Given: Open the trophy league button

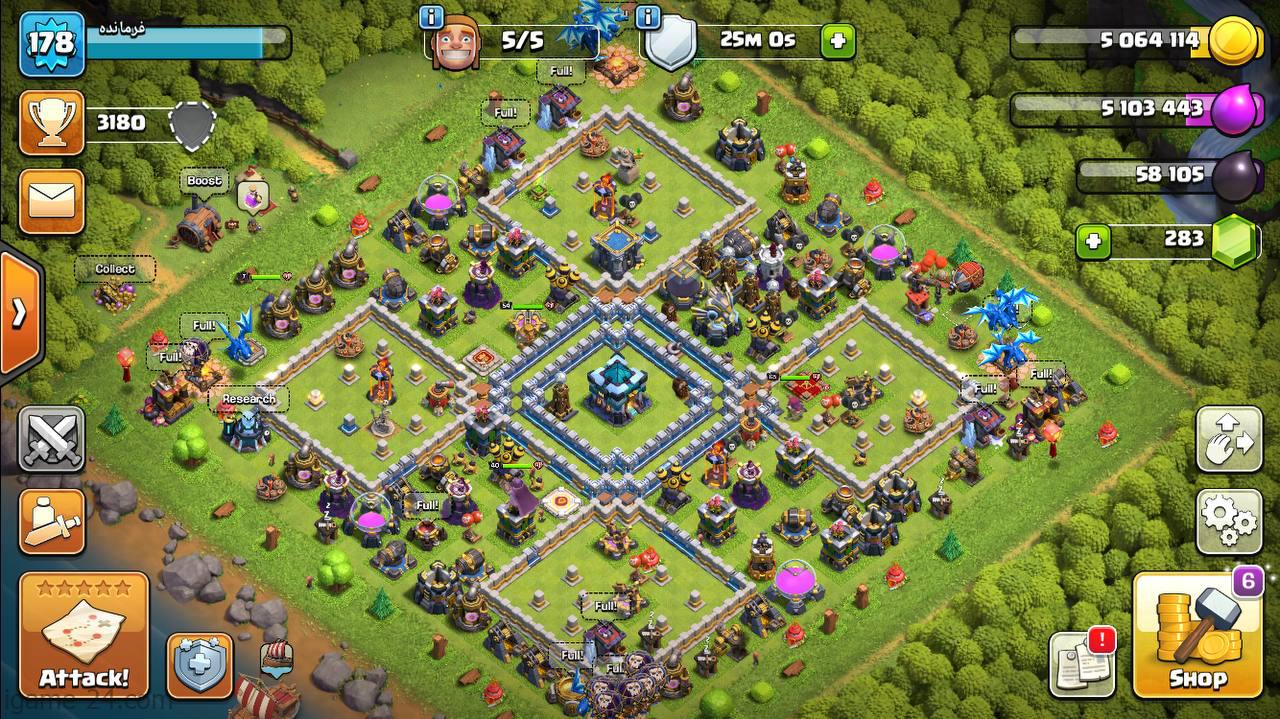Looking at the screenshot, I should click(51, 123).
